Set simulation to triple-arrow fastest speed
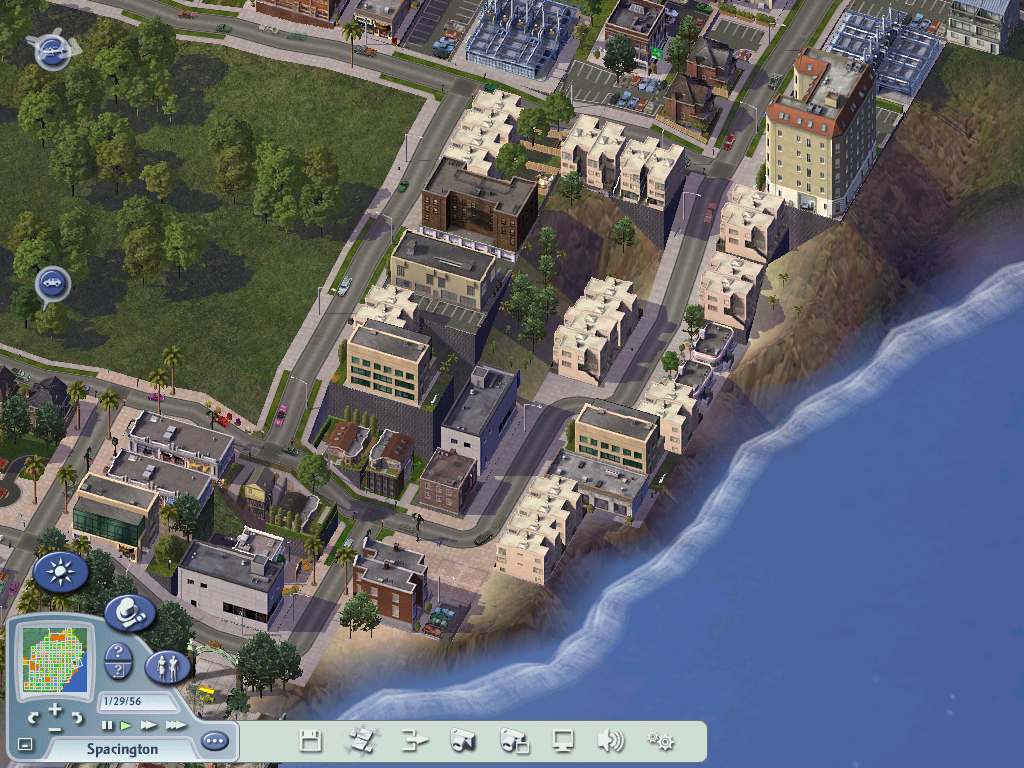 [x=175, y=725]
